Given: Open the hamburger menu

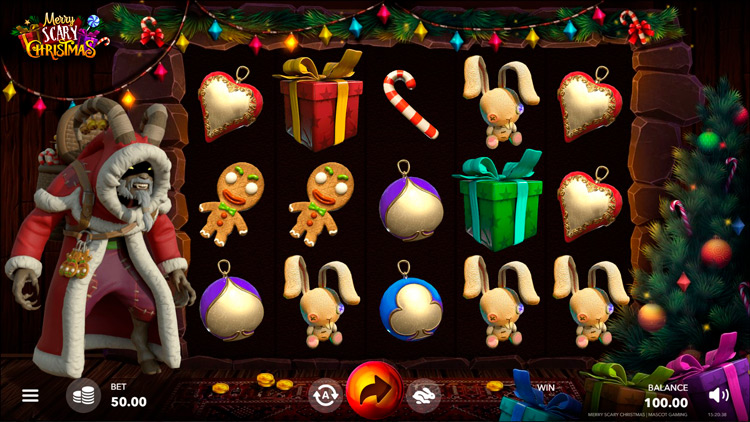Looking at the screenshot, I should pyautogui.click(x=30, y=395).
